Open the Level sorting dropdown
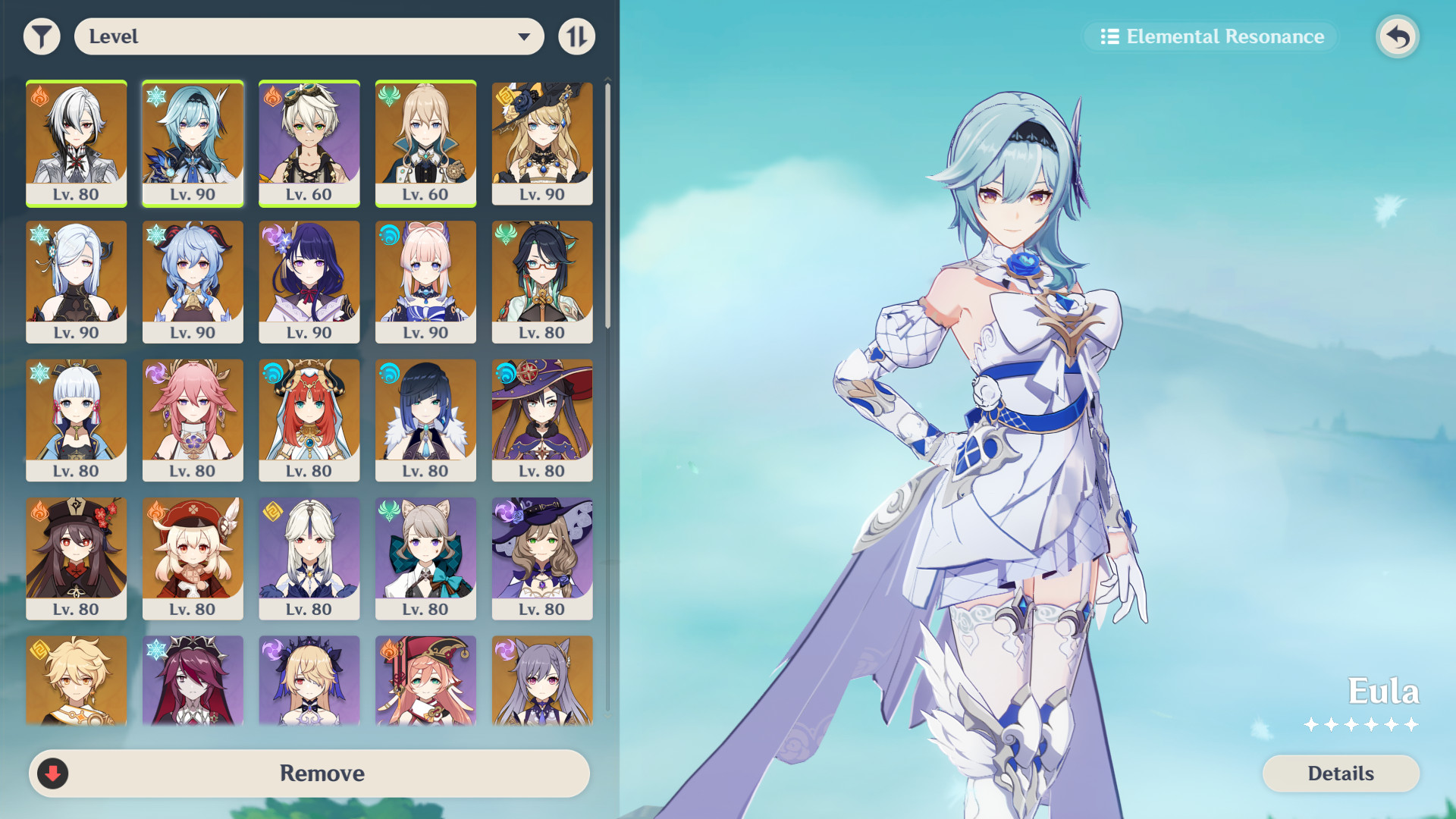Viewport: 1456px width, 819px height. pos(308,36)
